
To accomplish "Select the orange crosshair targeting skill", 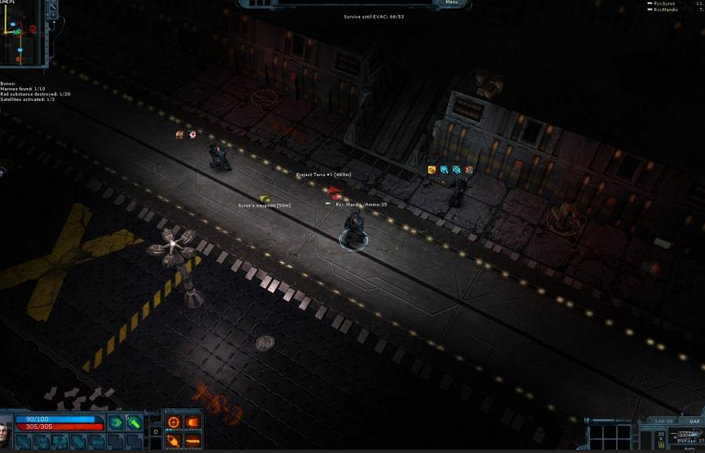I will 174,423.
